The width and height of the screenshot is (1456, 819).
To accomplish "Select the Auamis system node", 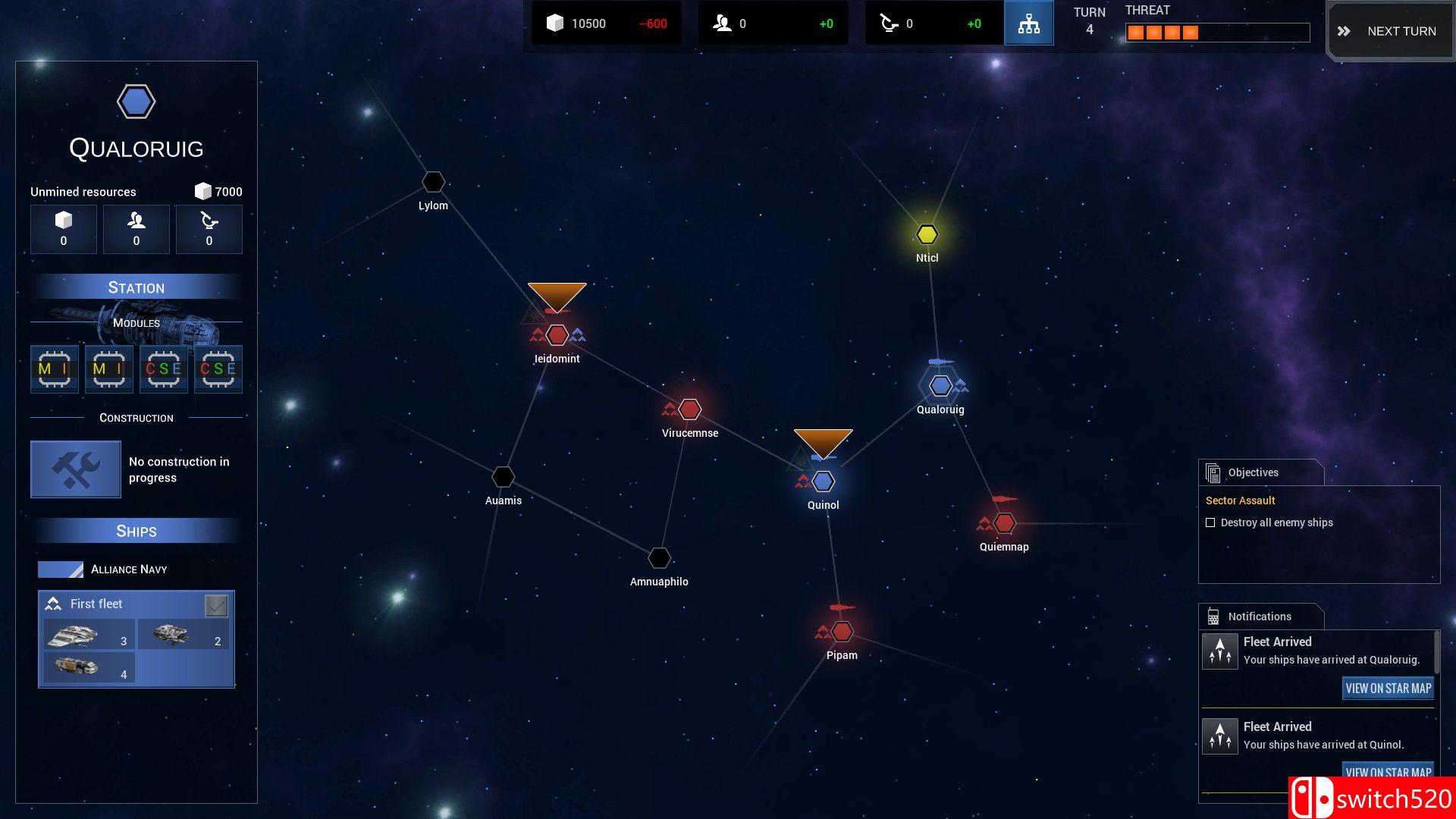I will coord(504,477).
